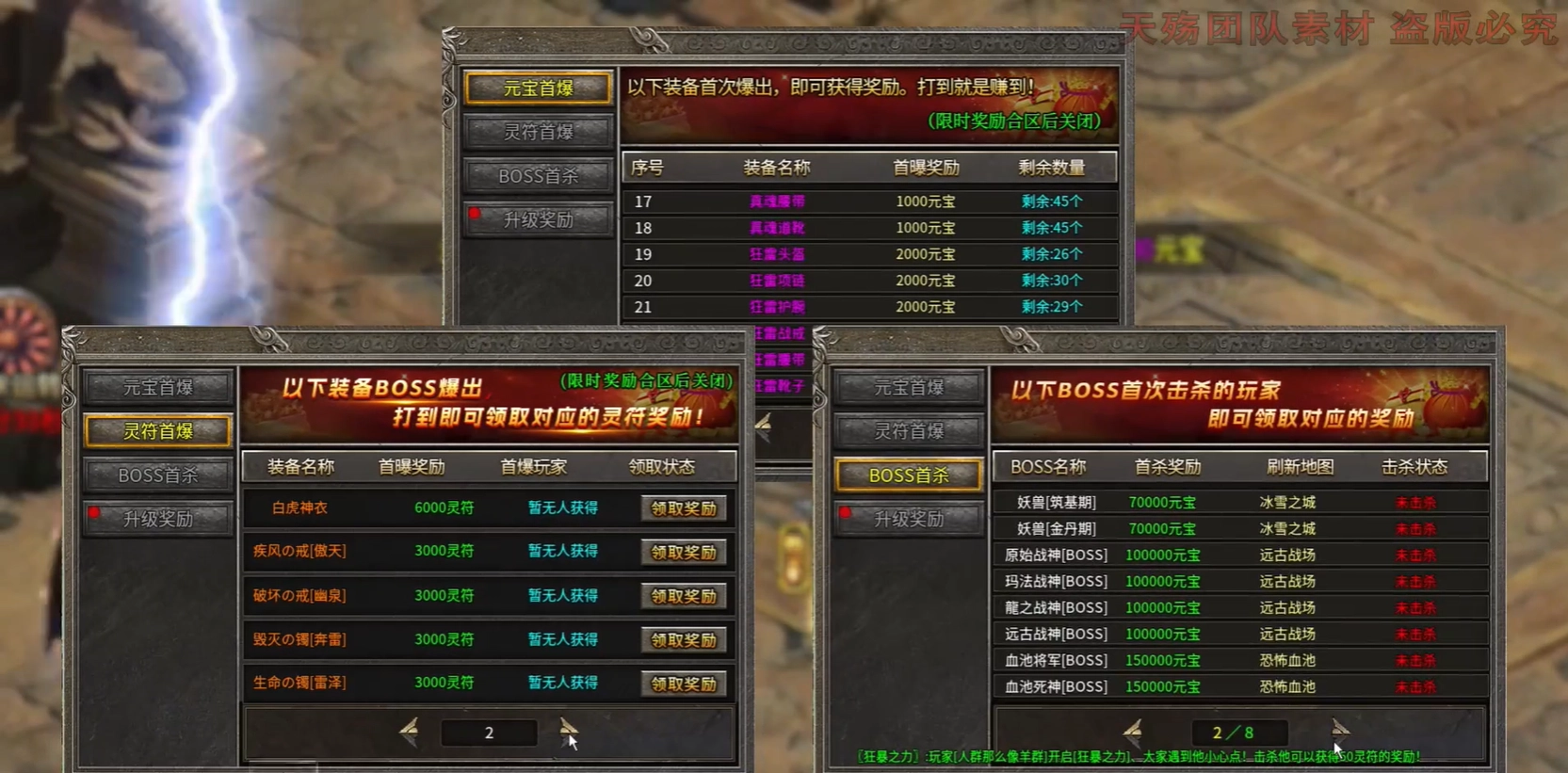This screenshot has width=1568, height=773.
Task: Switch to 灵符首爆 tab in right panel
Action: (x=908, y=431)
